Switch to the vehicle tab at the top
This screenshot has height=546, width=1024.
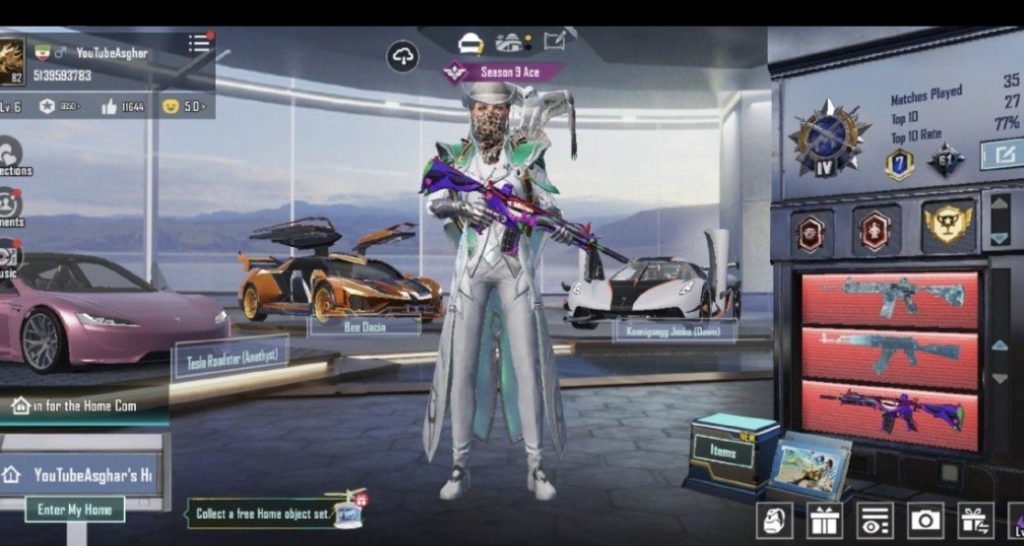coord(510,42)
